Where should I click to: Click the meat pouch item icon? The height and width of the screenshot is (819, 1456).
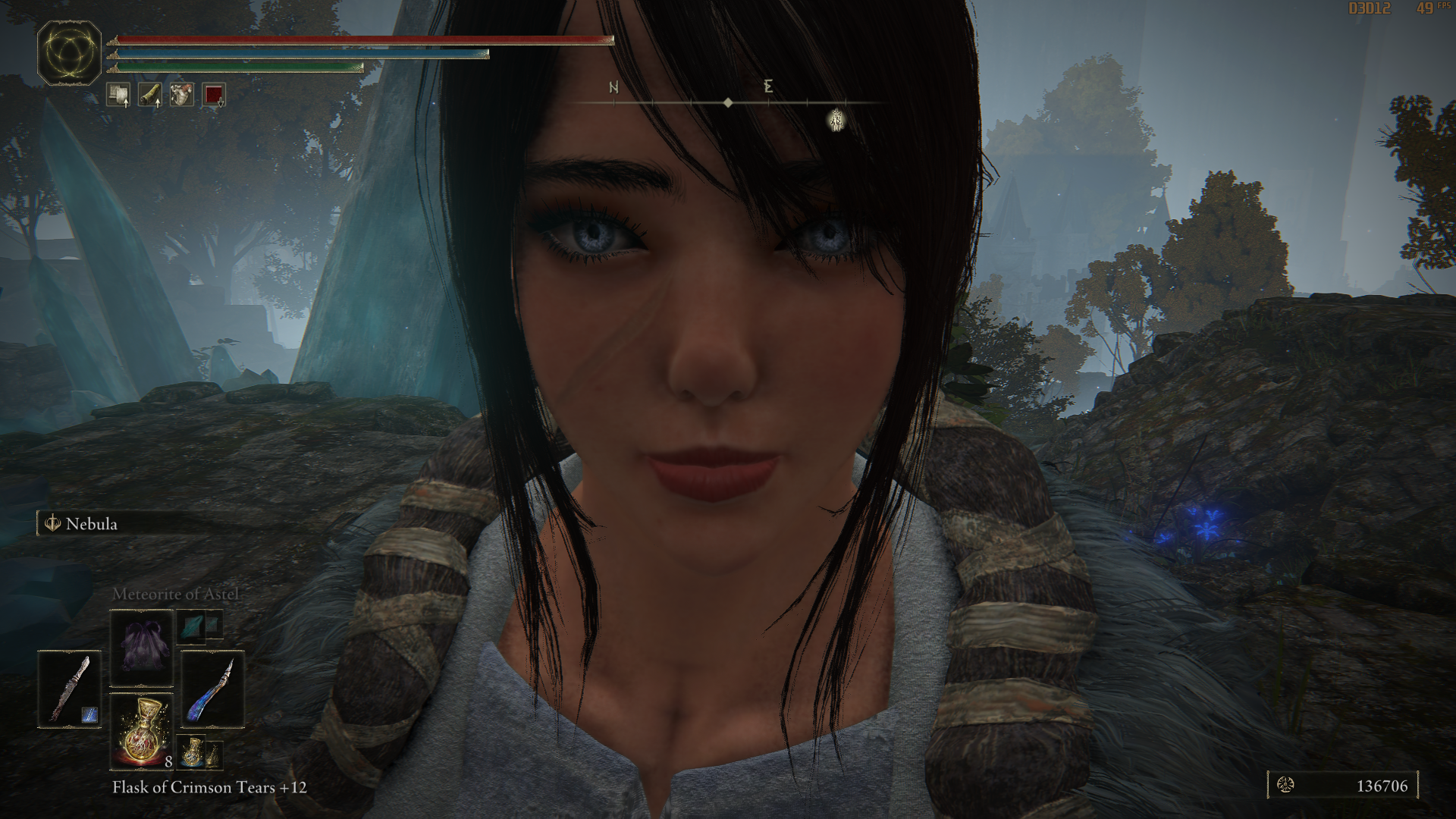[180, 93]
